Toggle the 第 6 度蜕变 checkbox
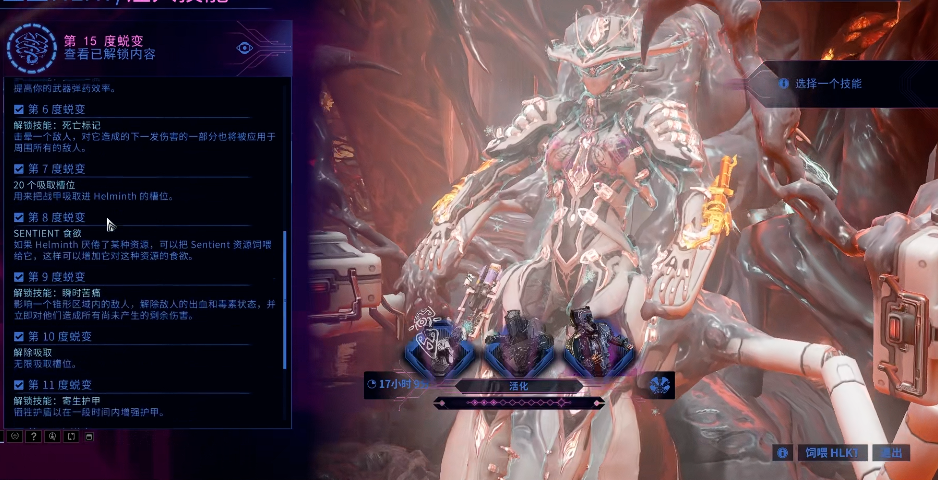The height and width of the screenshot is (480, 938). pyautogui.click(x=19, y=109)
